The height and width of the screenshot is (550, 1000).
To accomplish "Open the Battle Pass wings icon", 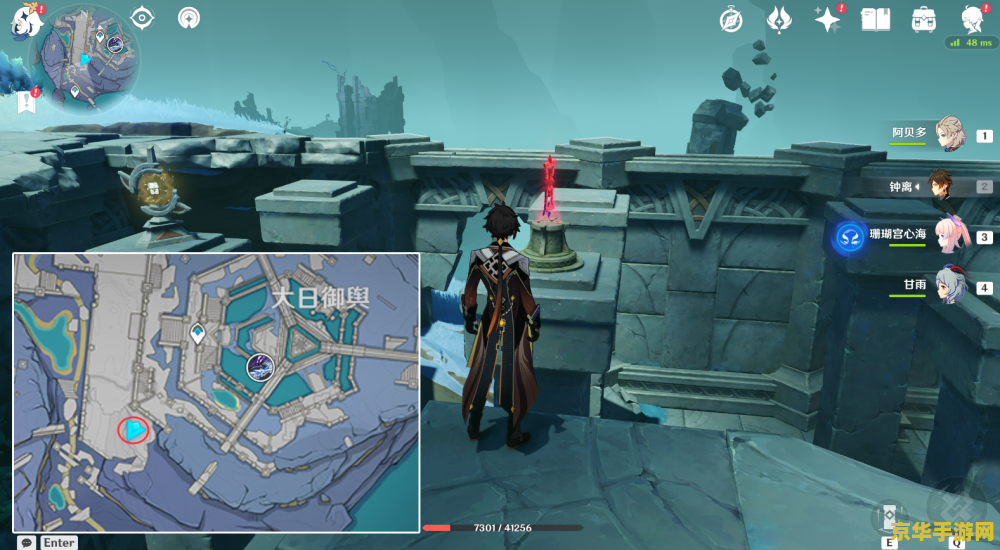I will pyautogui.click(x=780, y=19).
